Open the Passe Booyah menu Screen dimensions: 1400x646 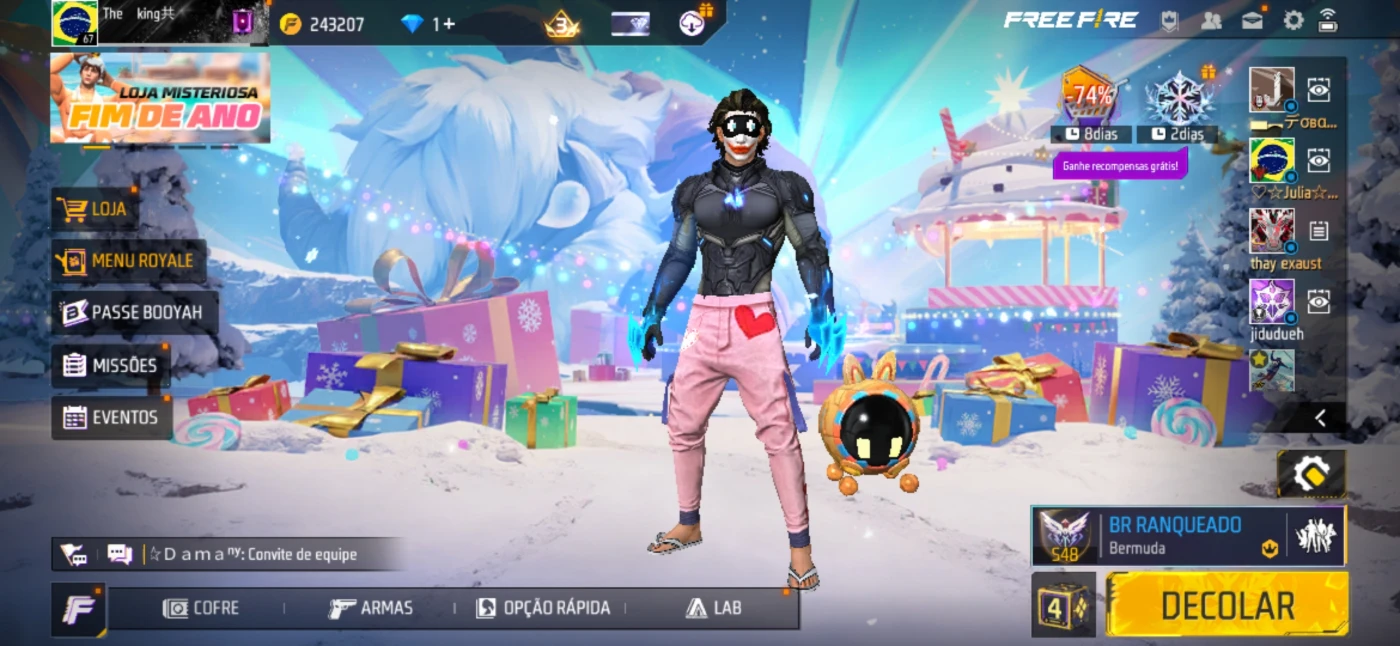(134, 313)
